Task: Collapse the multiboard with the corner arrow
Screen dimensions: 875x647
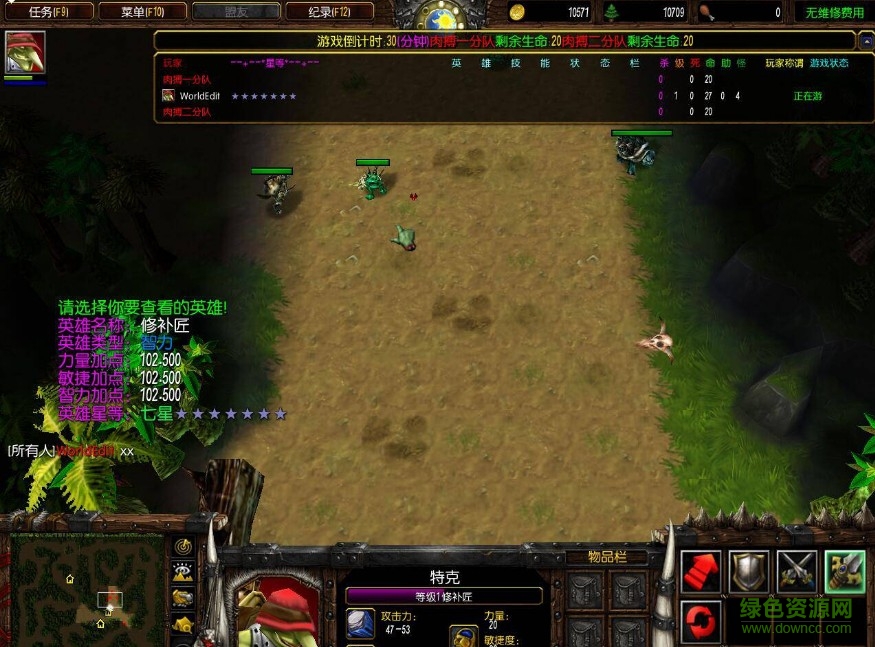Action: 865,42
